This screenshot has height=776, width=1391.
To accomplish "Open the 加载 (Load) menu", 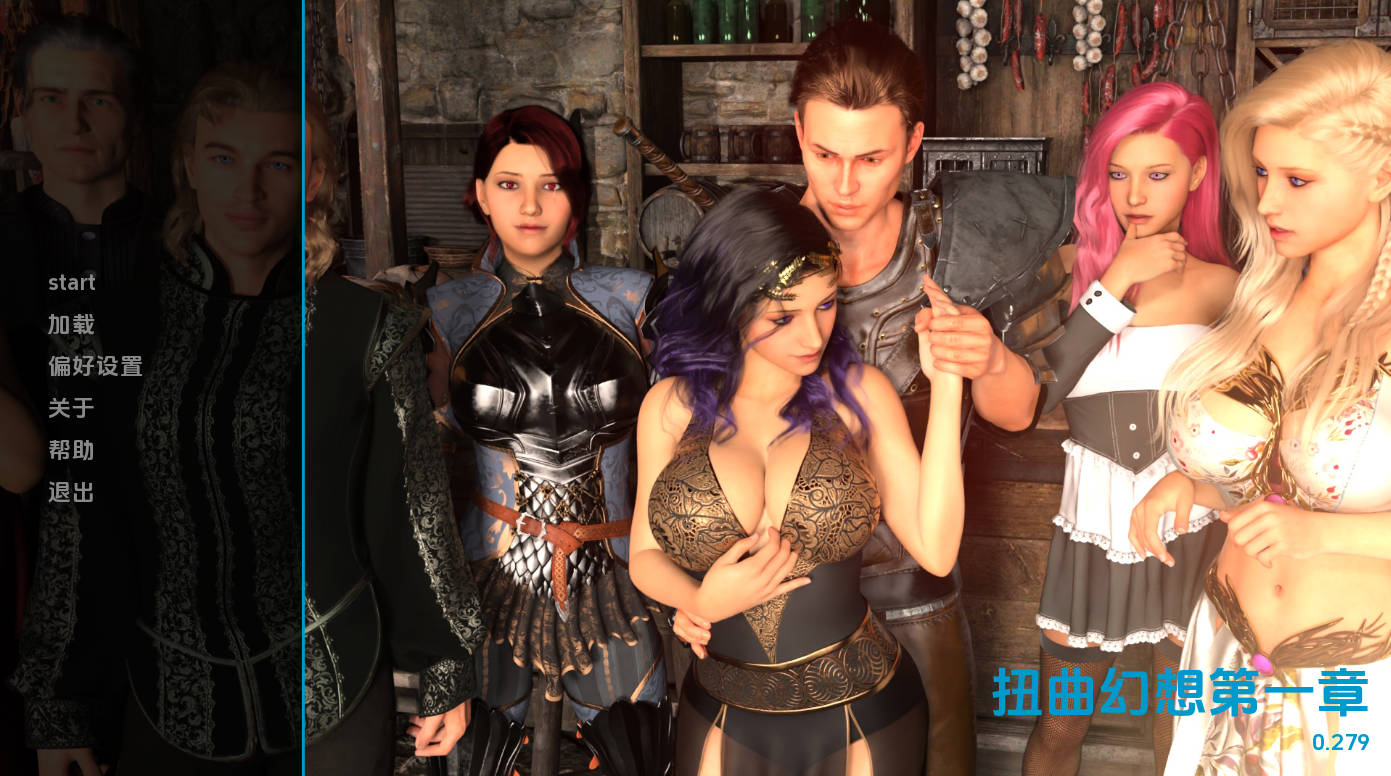I will [71, 325].
